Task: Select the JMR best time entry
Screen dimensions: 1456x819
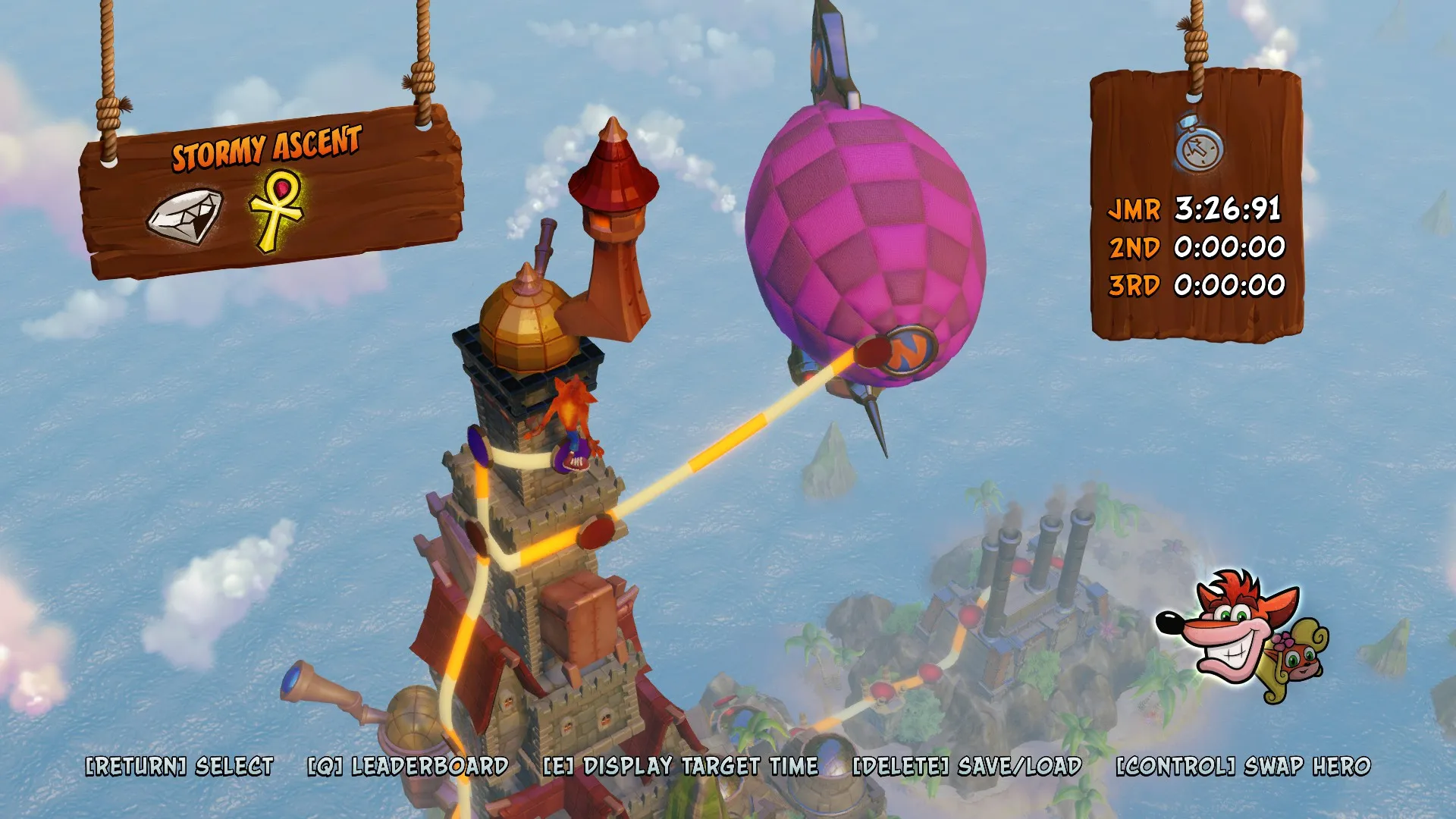Action: click(1195, 209)
